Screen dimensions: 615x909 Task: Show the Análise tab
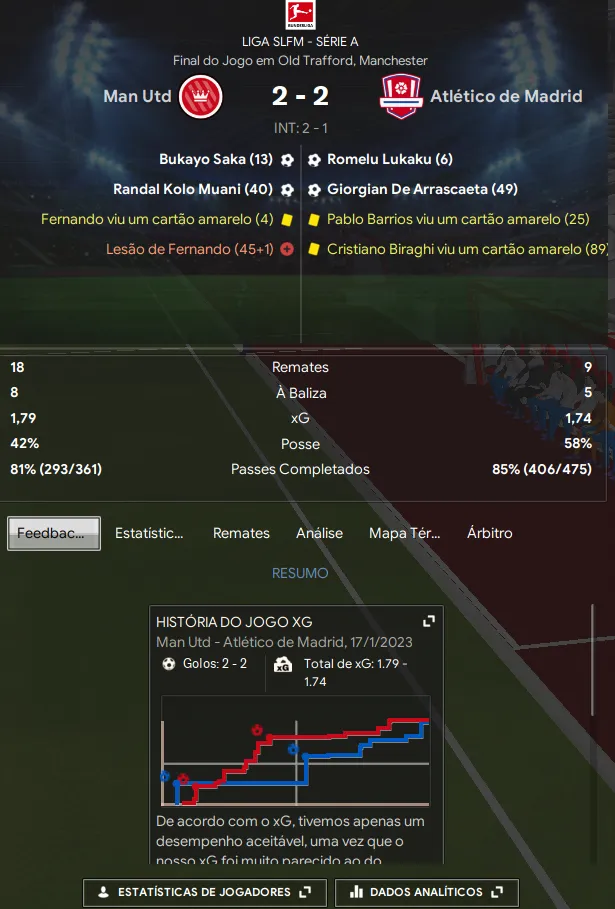tap(319, 533)
